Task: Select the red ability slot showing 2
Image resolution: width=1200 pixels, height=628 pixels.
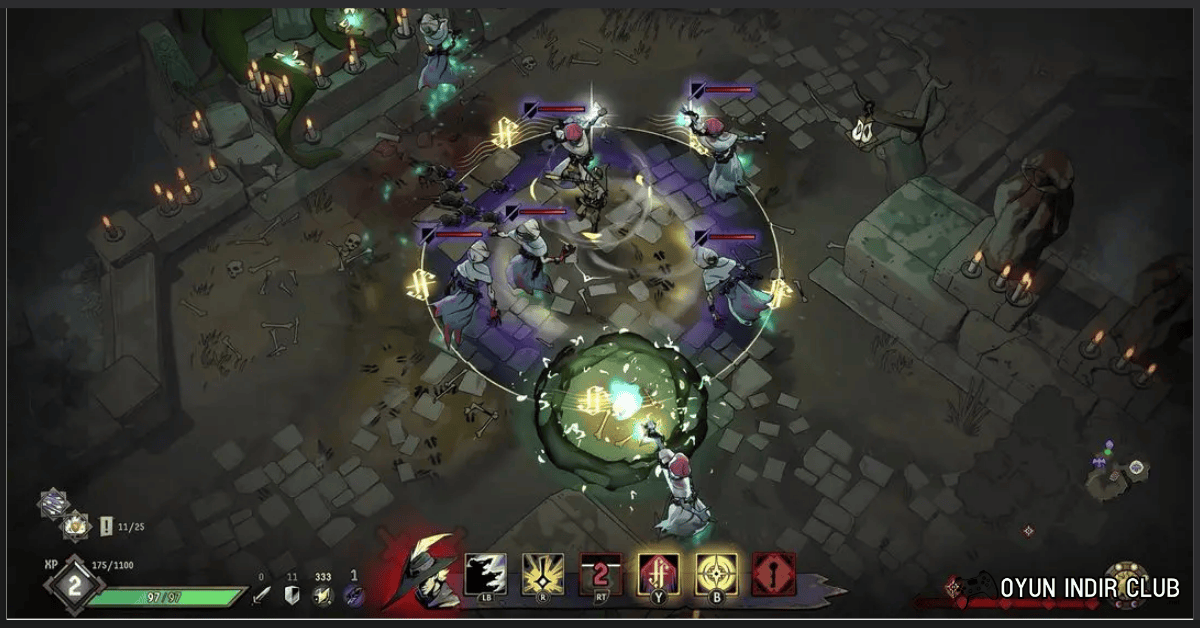Action: point(601,574)
